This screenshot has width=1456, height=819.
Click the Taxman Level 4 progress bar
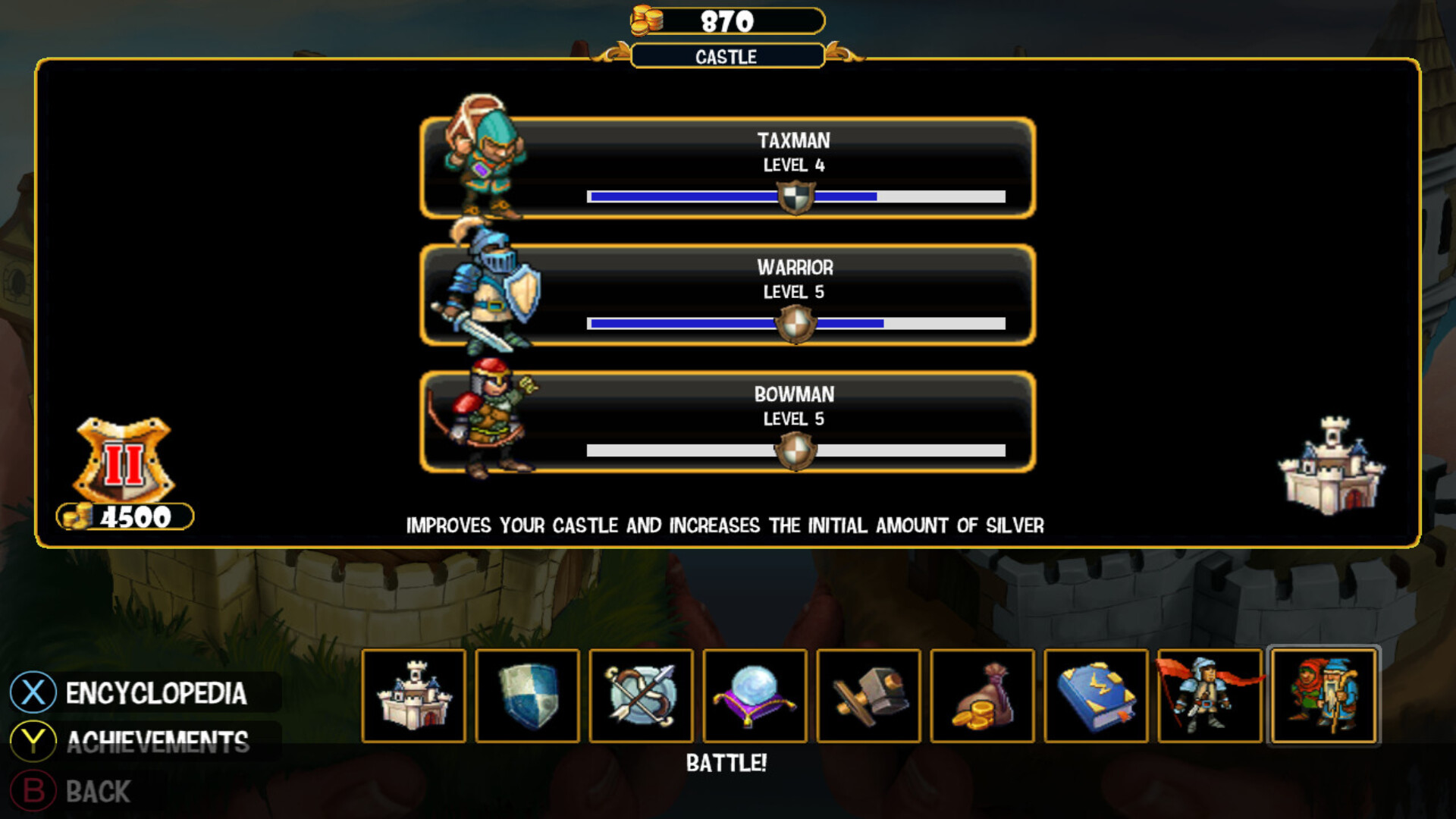point(796,196)
